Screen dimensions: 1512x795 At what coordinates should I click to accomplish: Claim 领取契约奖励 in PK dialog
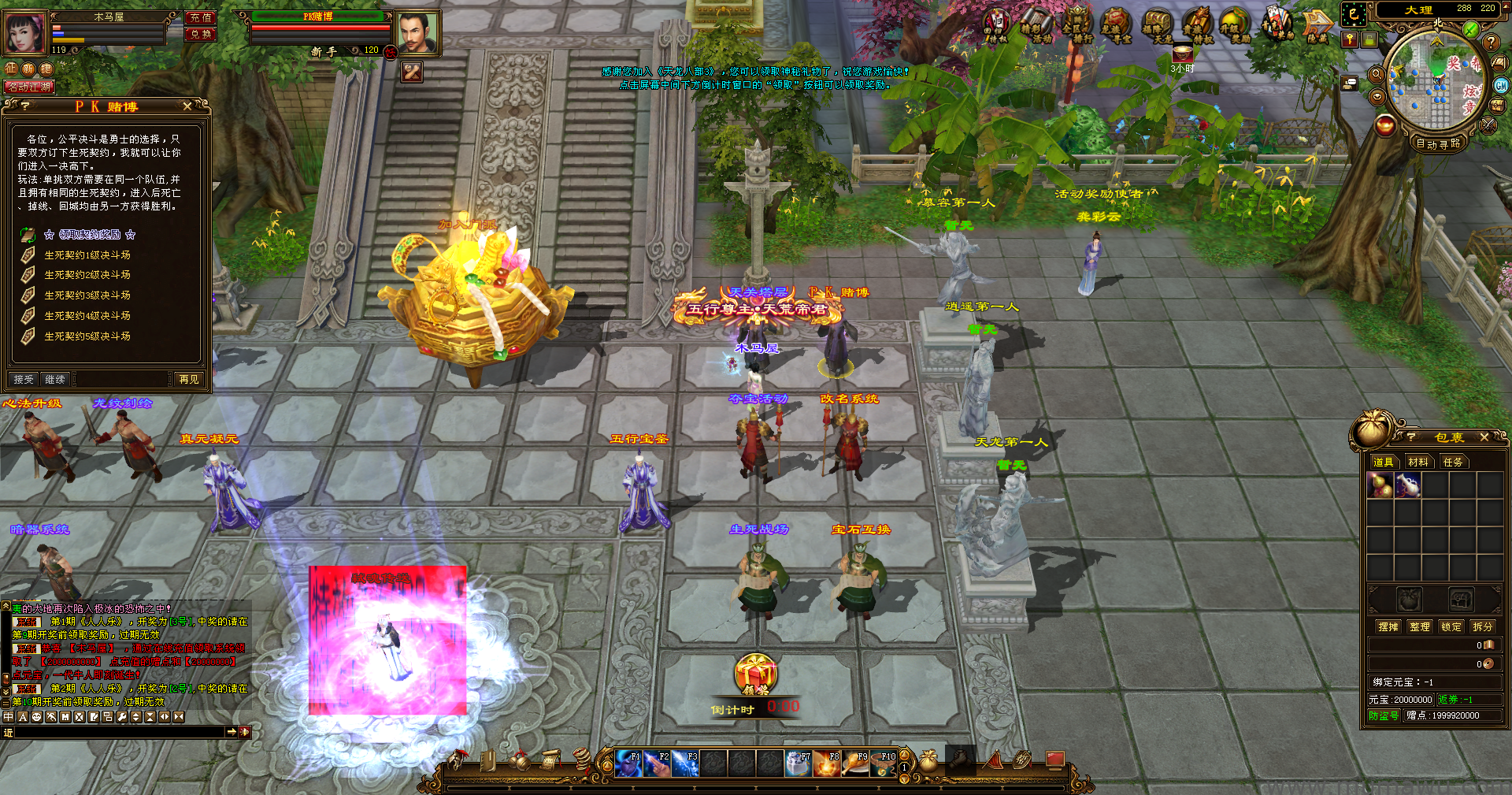coord(90,235)
